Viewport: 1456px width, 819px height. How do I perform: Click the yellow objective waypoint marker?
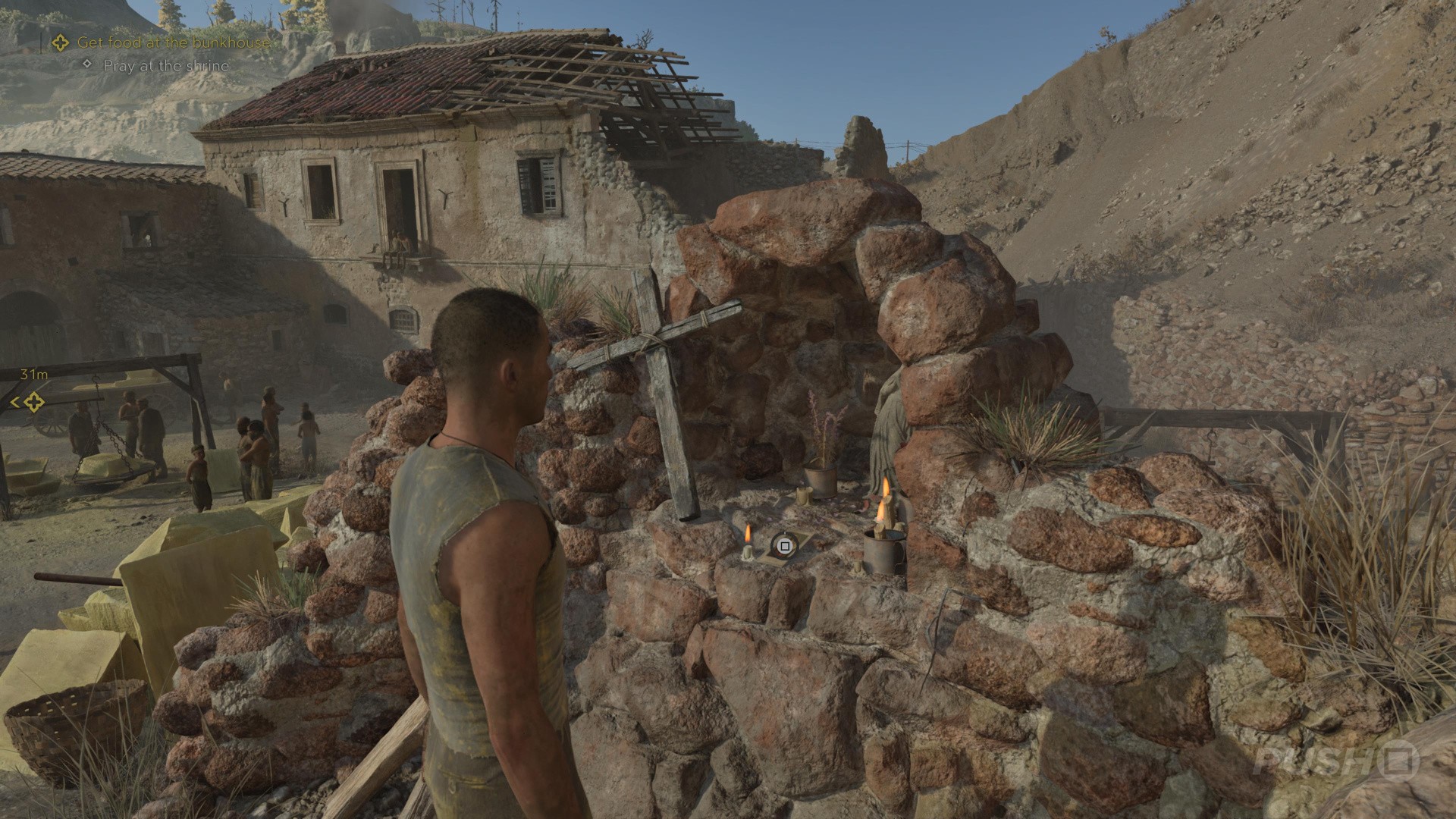click(33, 403)
